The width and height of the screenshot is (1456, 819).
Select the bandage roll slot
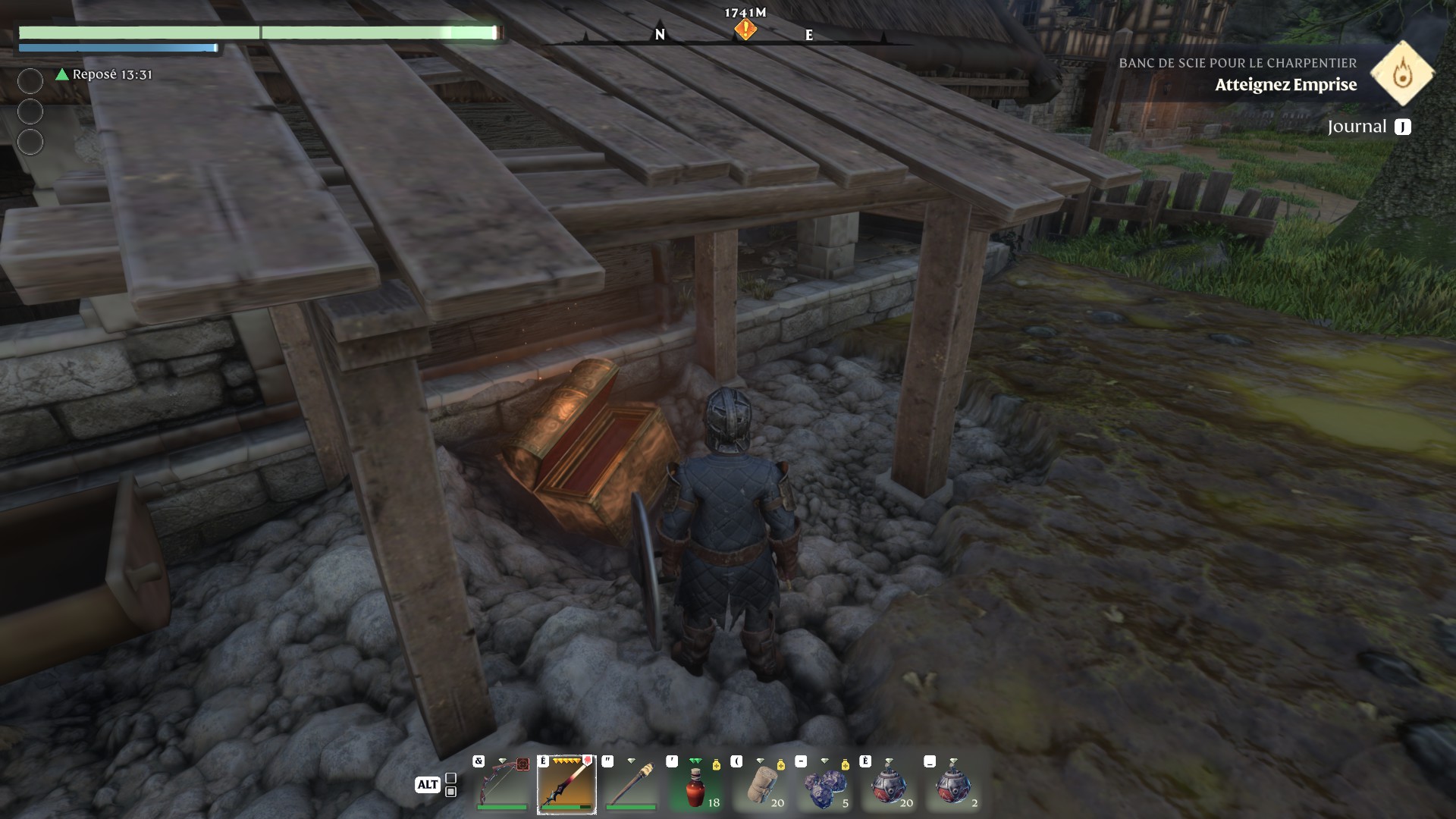coord(759,785)
